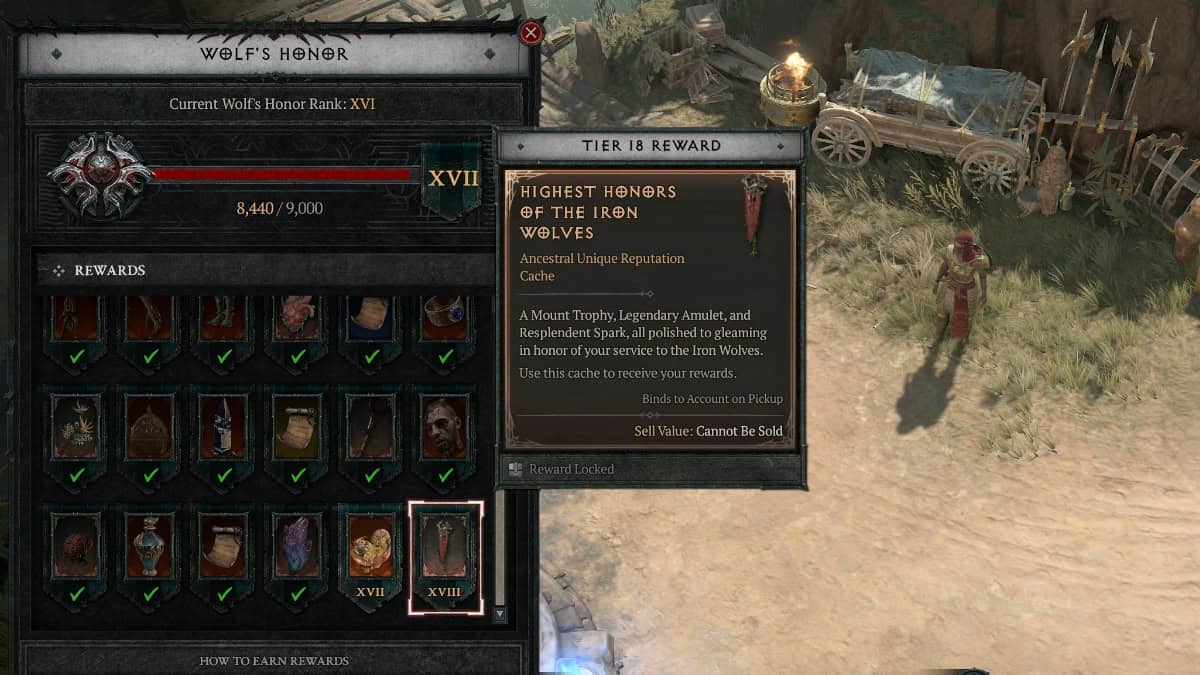Select the herb bundle reward tile

tap(76, 430)
